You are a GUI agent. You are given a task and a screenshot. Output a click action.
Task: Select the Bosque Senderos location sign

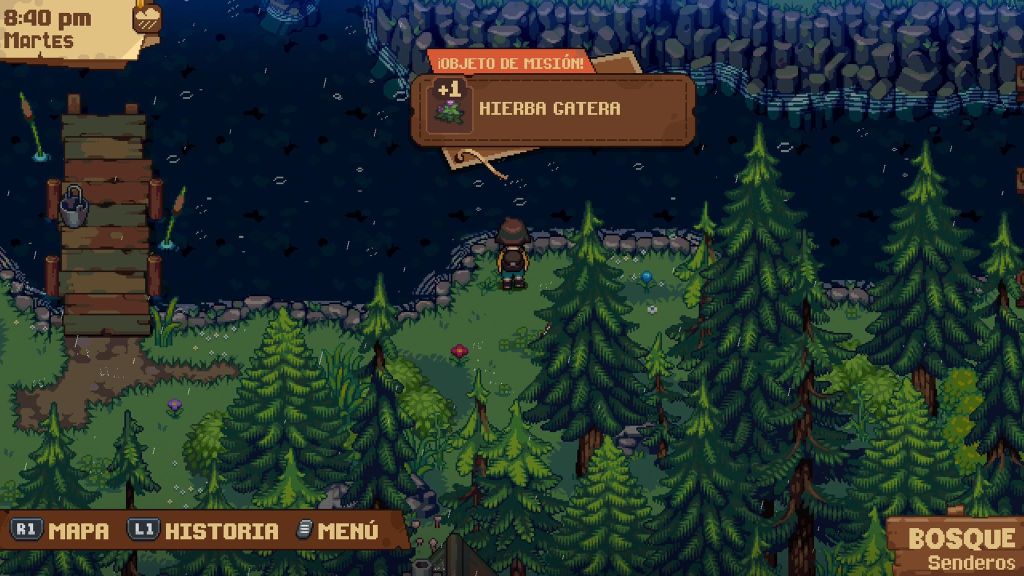[x=960, y=547]
